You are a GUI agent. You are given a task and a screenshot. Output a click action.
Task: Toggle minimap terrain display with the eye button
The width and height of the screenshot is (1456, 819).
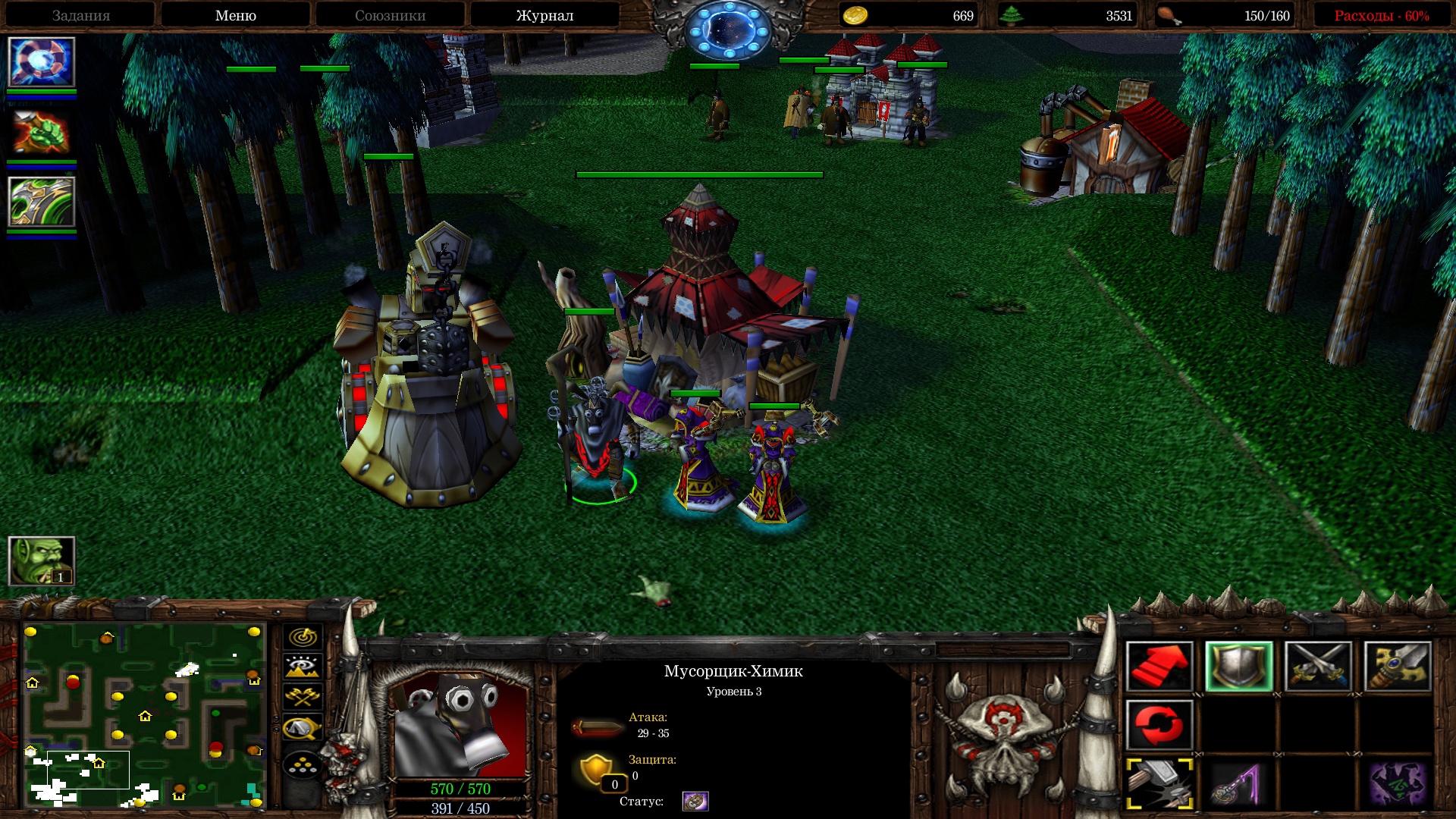tap(303, 667)
